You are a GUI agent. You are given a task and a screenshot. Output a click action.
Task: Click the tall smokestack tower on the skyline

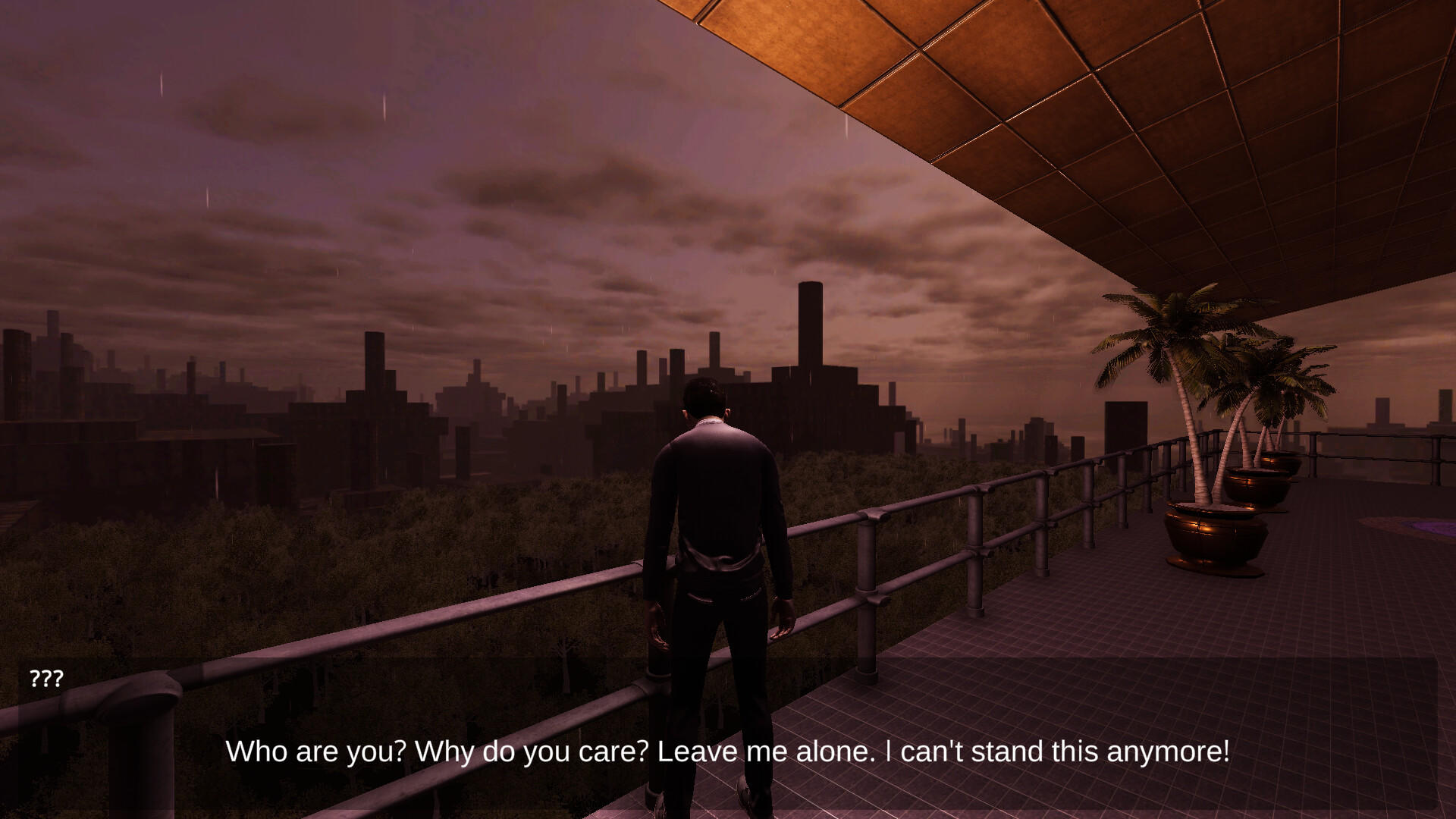810,326
